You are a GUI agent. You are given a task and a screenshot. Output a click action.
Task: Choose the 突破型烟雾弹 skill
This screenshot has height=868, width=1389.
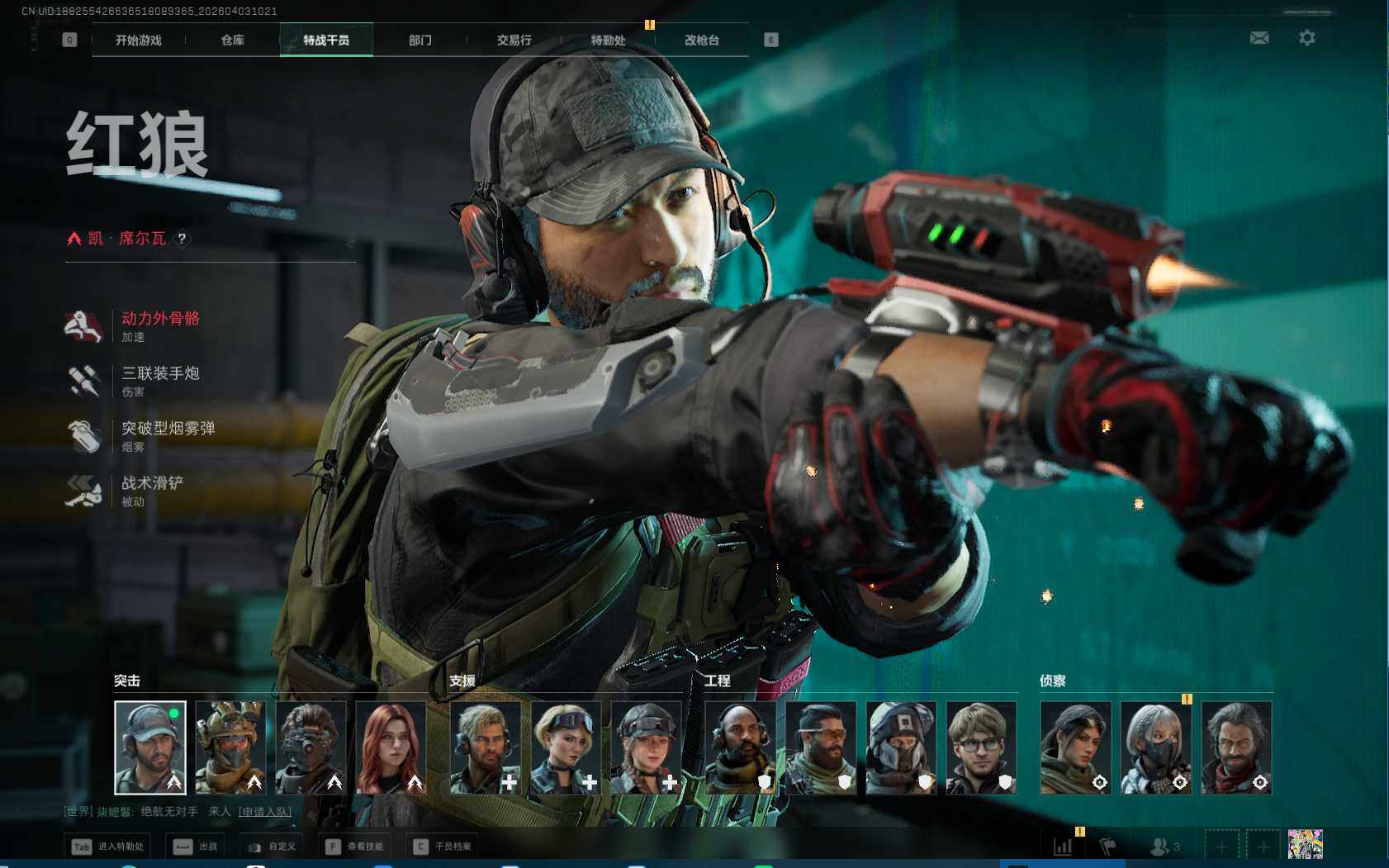coord(168,429)
